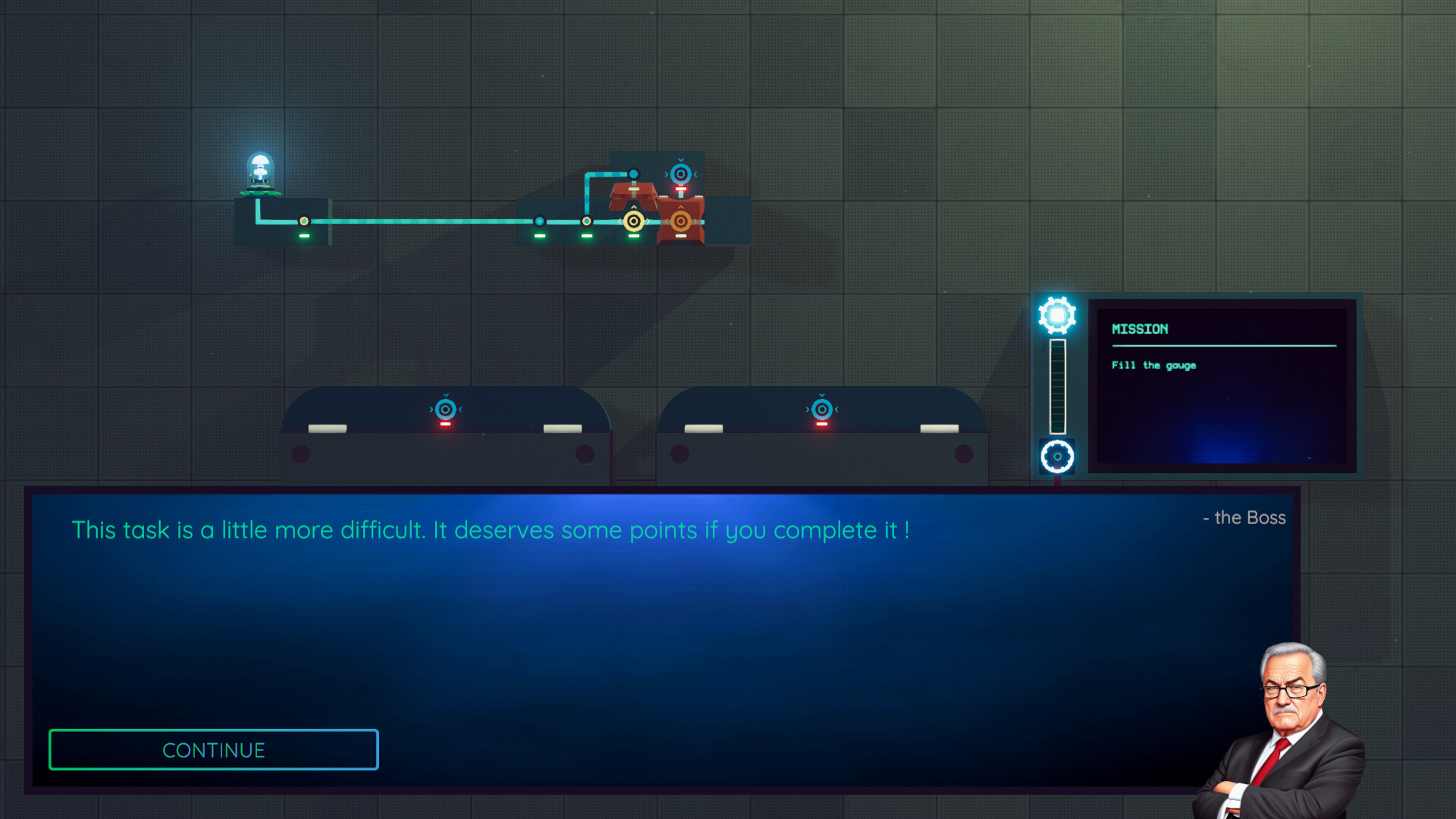
Task: Open the MISSION panel header
Action: [1140, 329]
